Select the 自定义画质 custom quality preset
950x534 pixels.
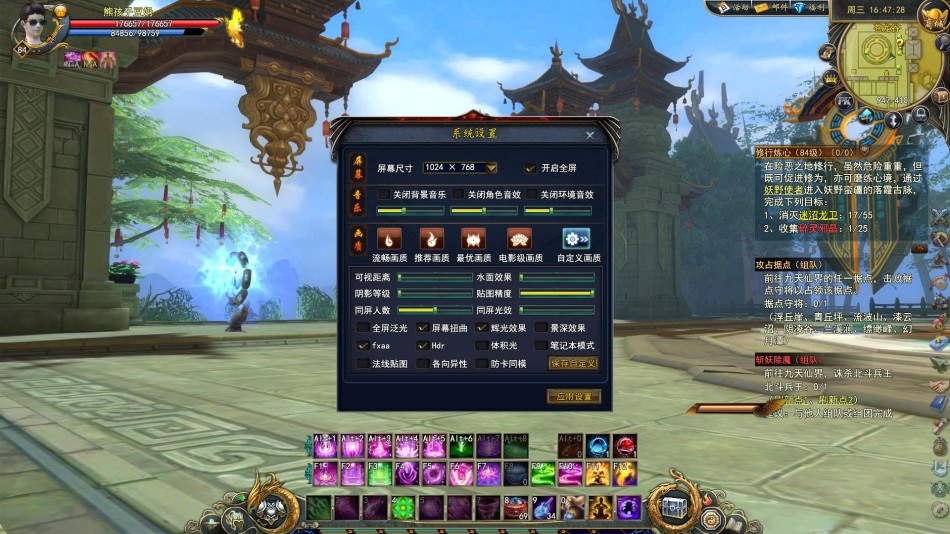click(x=576, y=239)
